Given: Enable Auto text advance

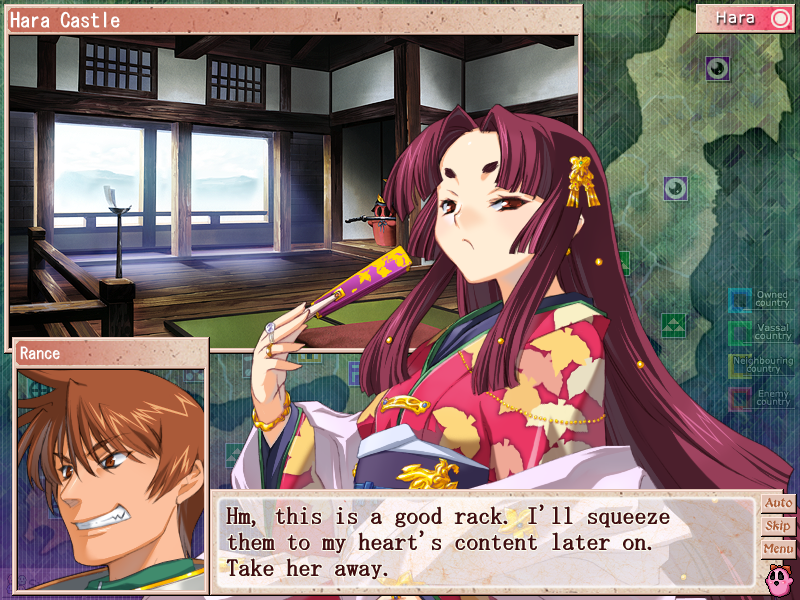Looking at the screenshot, I should click(x=778, y=503).
